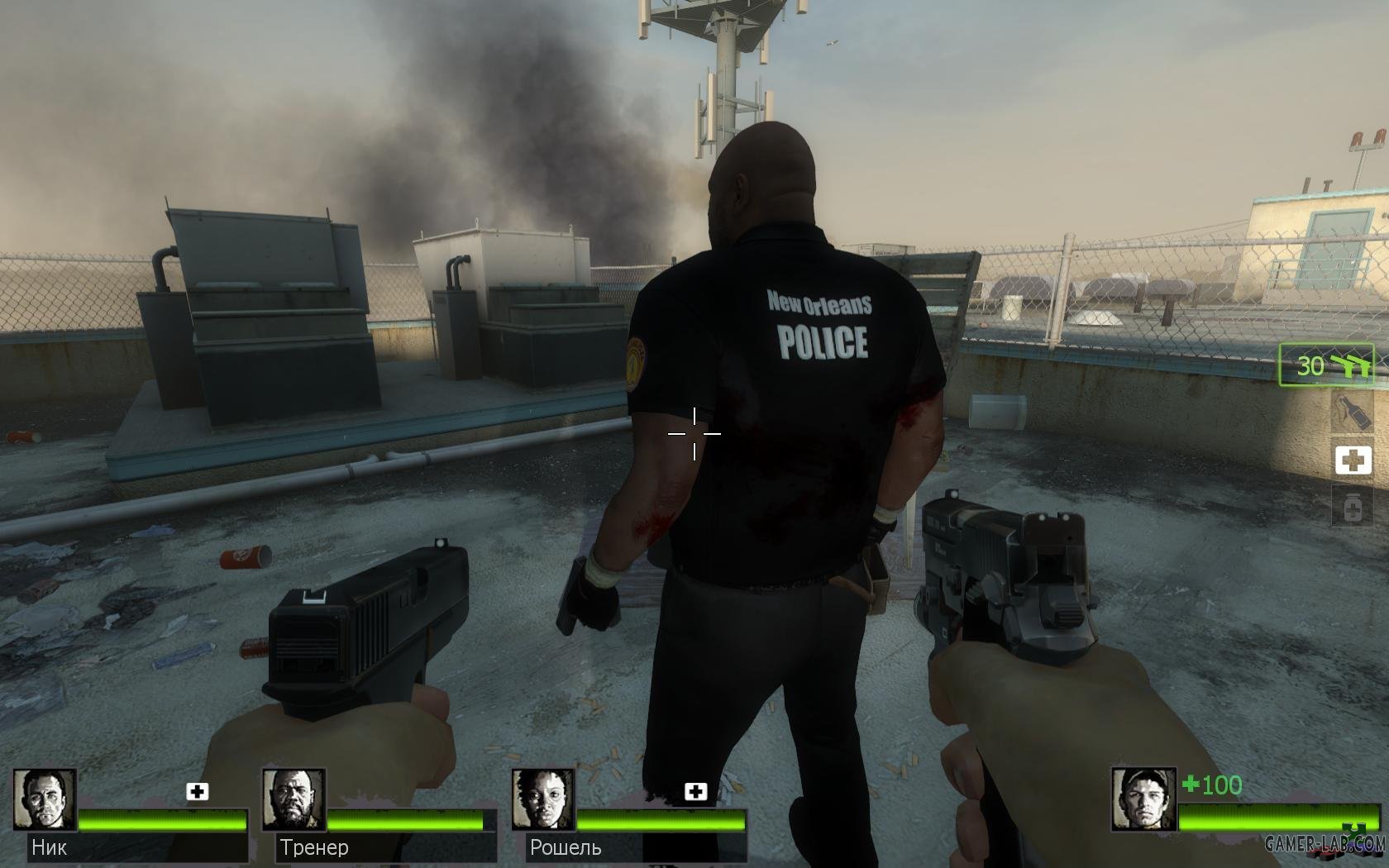
Task: Click the dimmed pain pills slot
Action: (1353, 508)
